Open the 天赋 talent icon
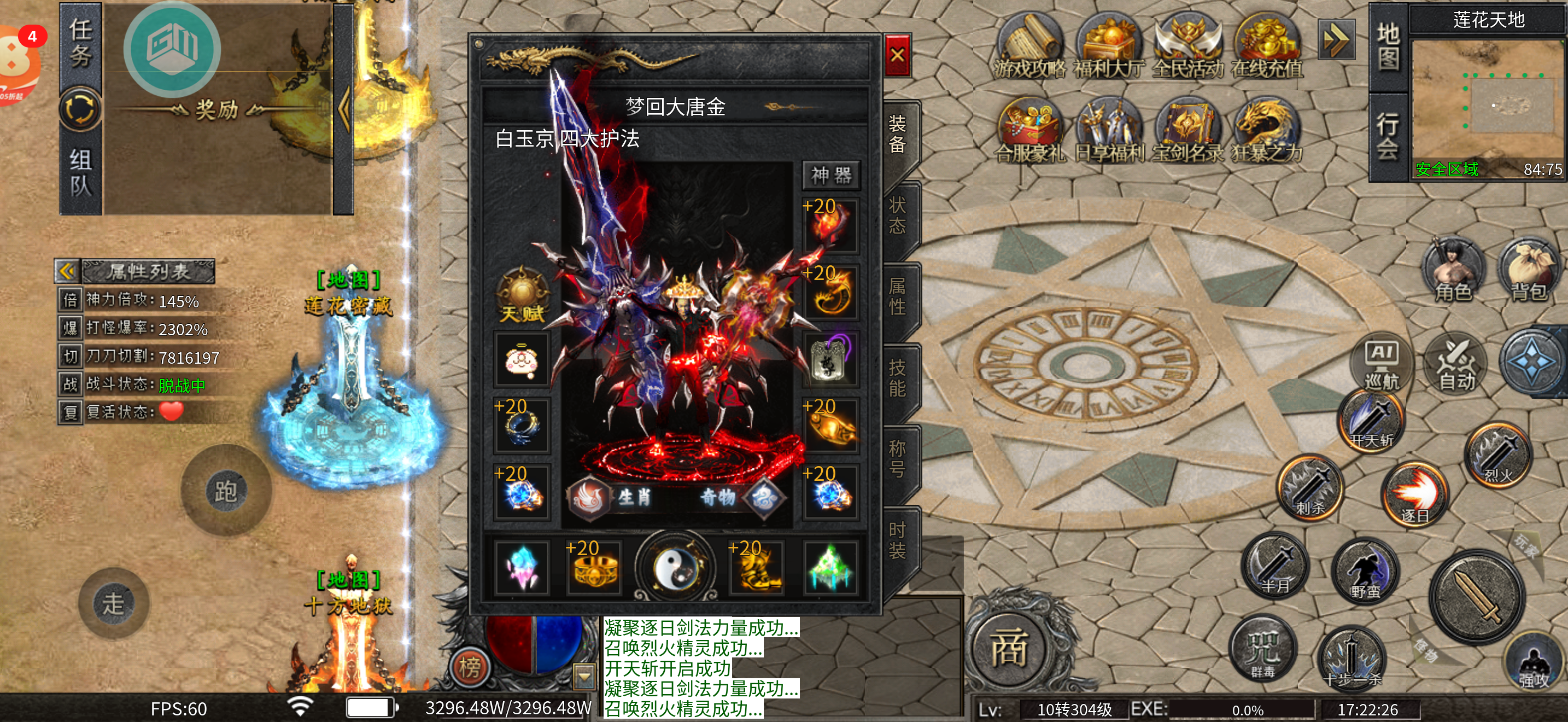Viewport: 1568px width, 722px height. (x=522, y=295)
